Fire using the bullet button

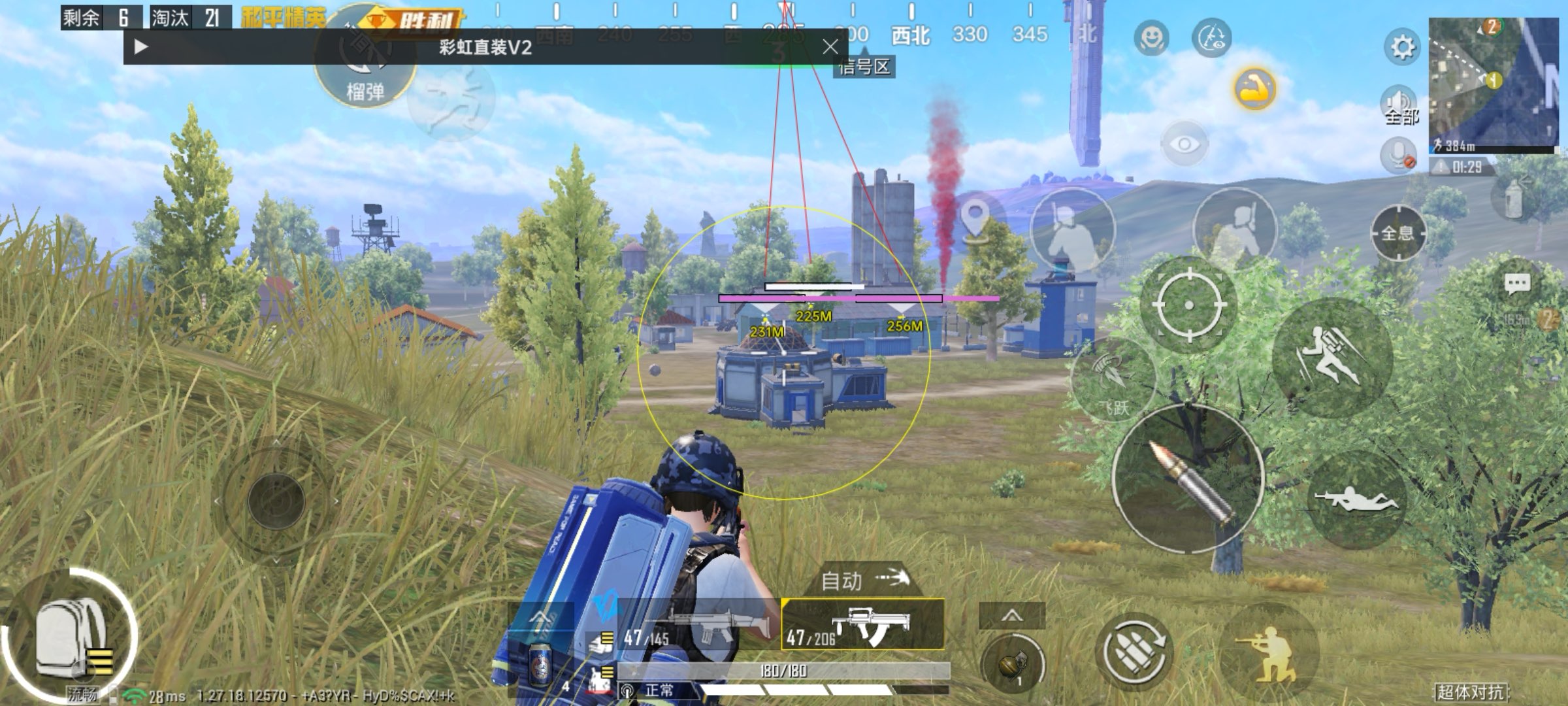click(1188, 479)
